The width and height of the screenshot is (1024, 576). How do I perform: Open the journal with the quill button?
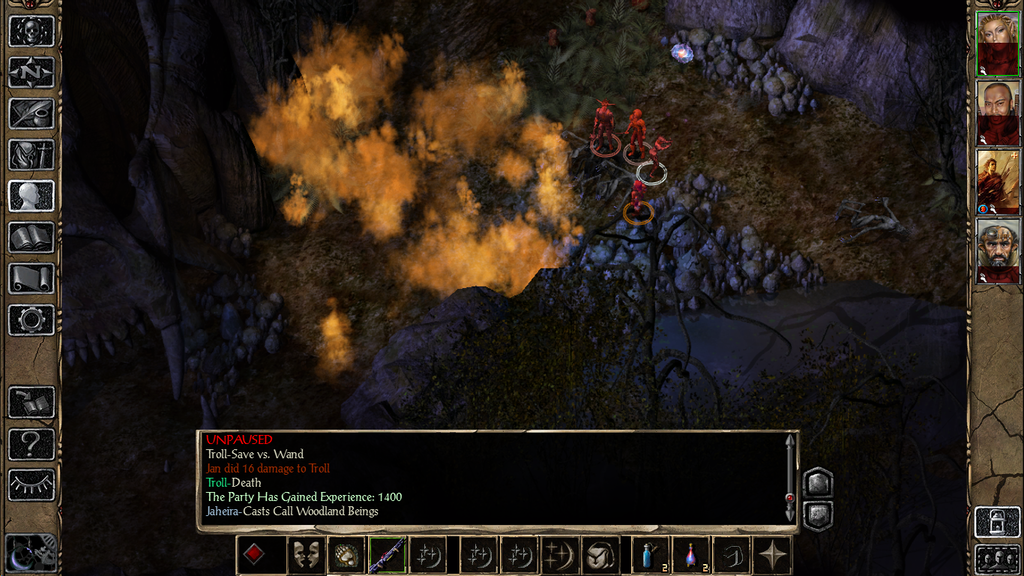tap(31, 113)
